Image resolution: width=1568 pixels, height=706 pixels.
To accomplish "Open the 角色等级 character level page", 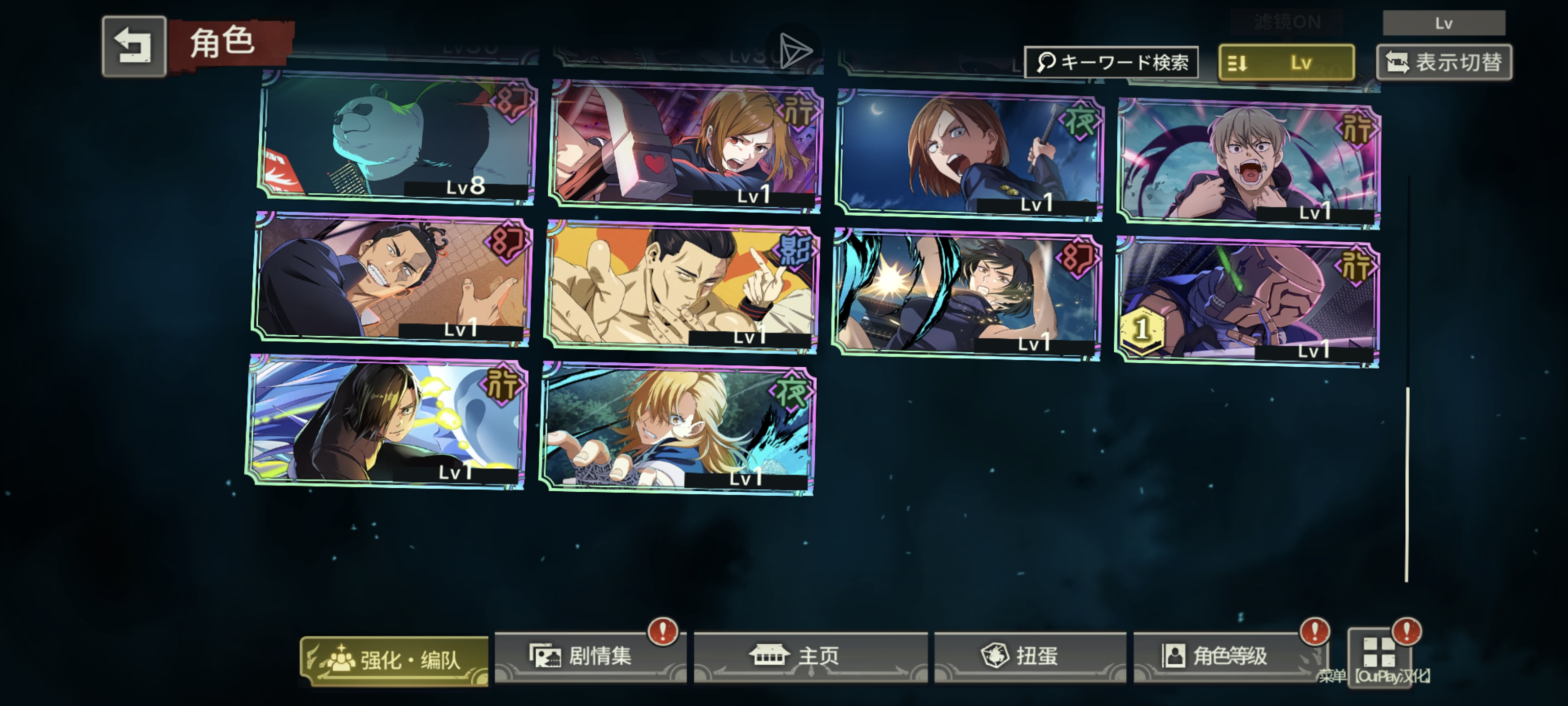I will (1228, 656).
